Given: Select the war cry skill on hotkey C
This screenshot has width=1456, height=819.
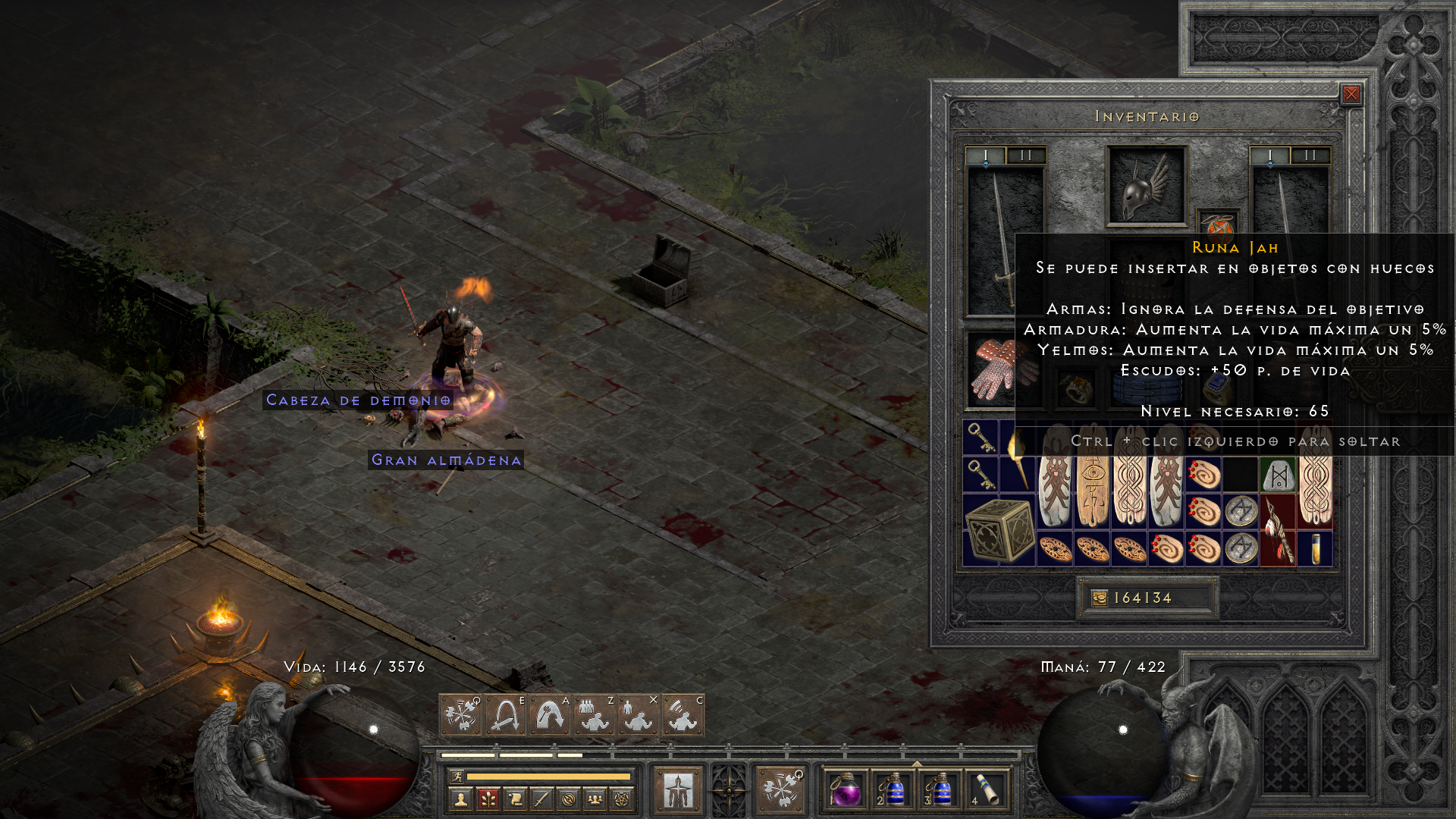Looking at the screenshot, I should click(682, 715).
